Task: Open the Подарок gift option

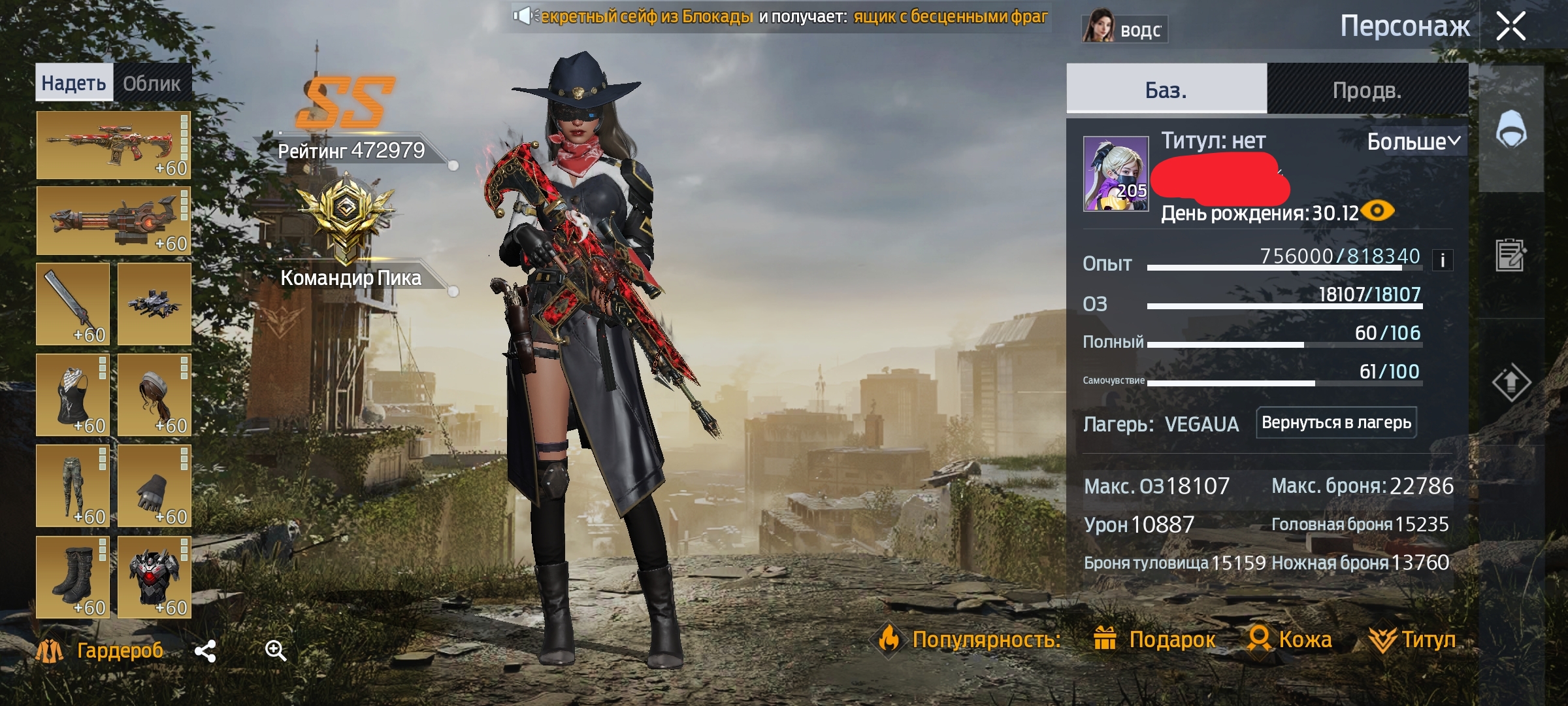Action: click(1155, 639)
